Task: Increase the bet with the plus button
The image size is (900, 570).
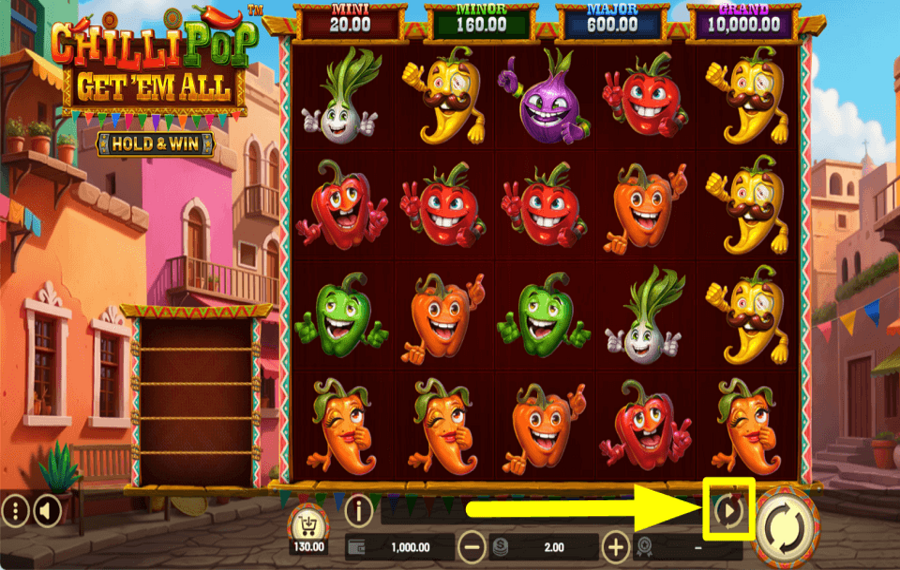Action: pos(616,547)
